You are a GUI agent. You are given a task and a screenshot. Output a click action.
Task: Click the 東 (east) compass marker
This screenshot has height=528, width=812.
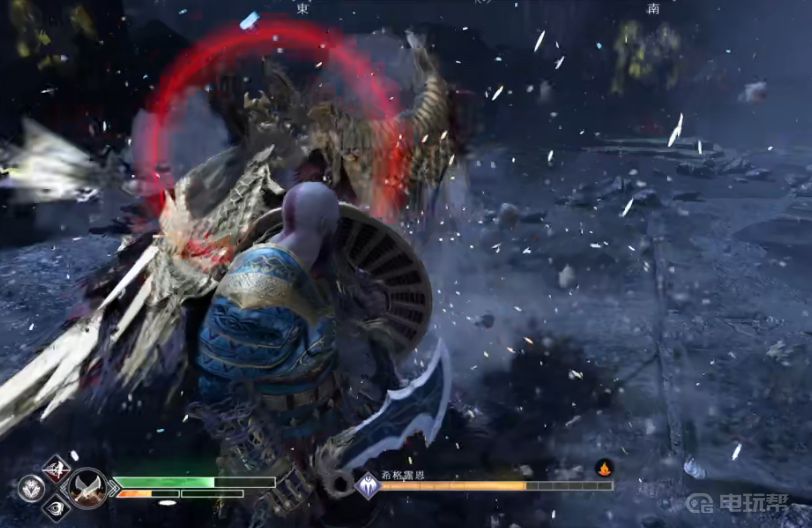click(303, 8)
